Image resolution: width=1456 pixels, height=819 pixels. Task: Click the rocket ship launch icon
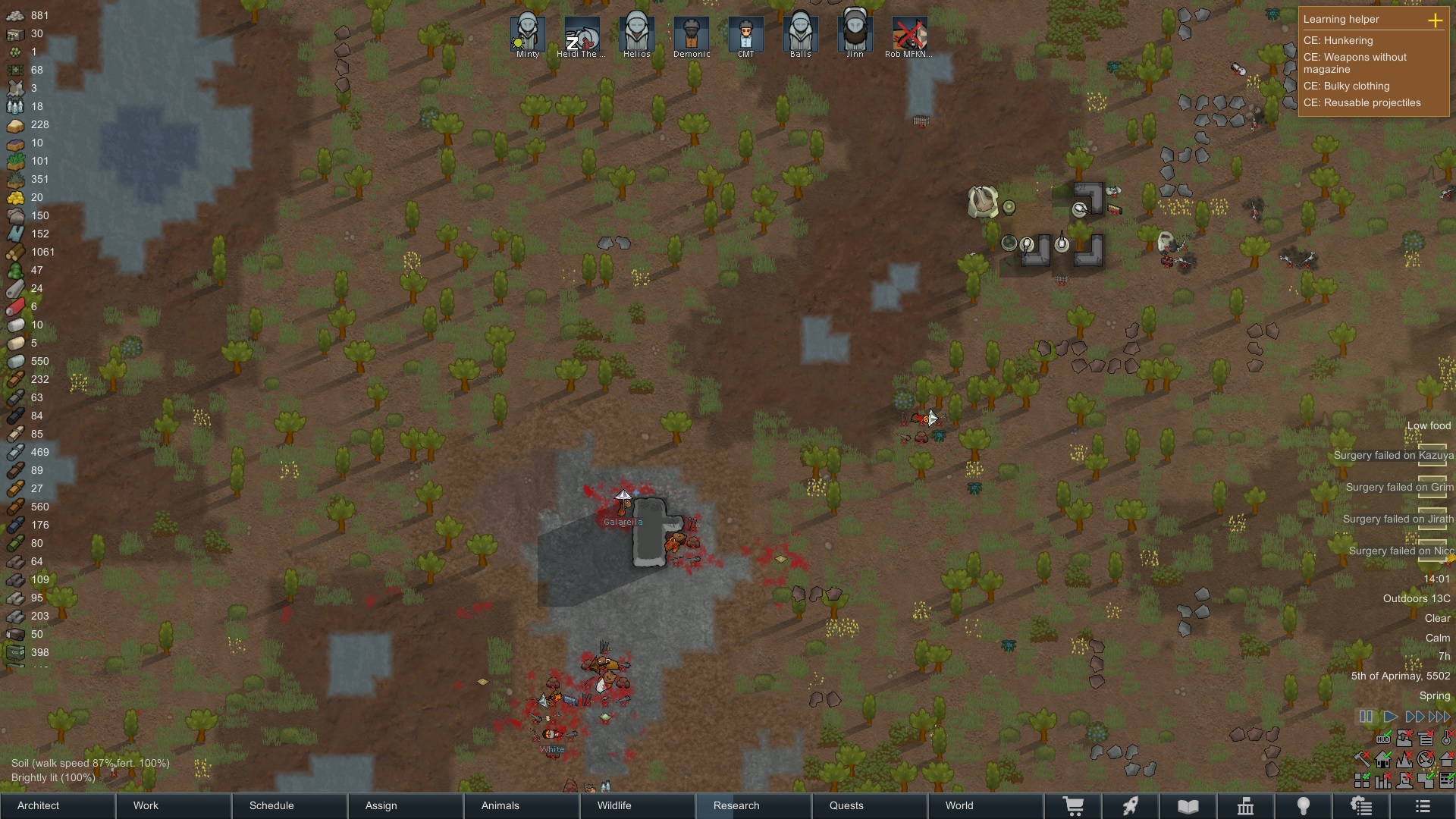(1131, 806)
